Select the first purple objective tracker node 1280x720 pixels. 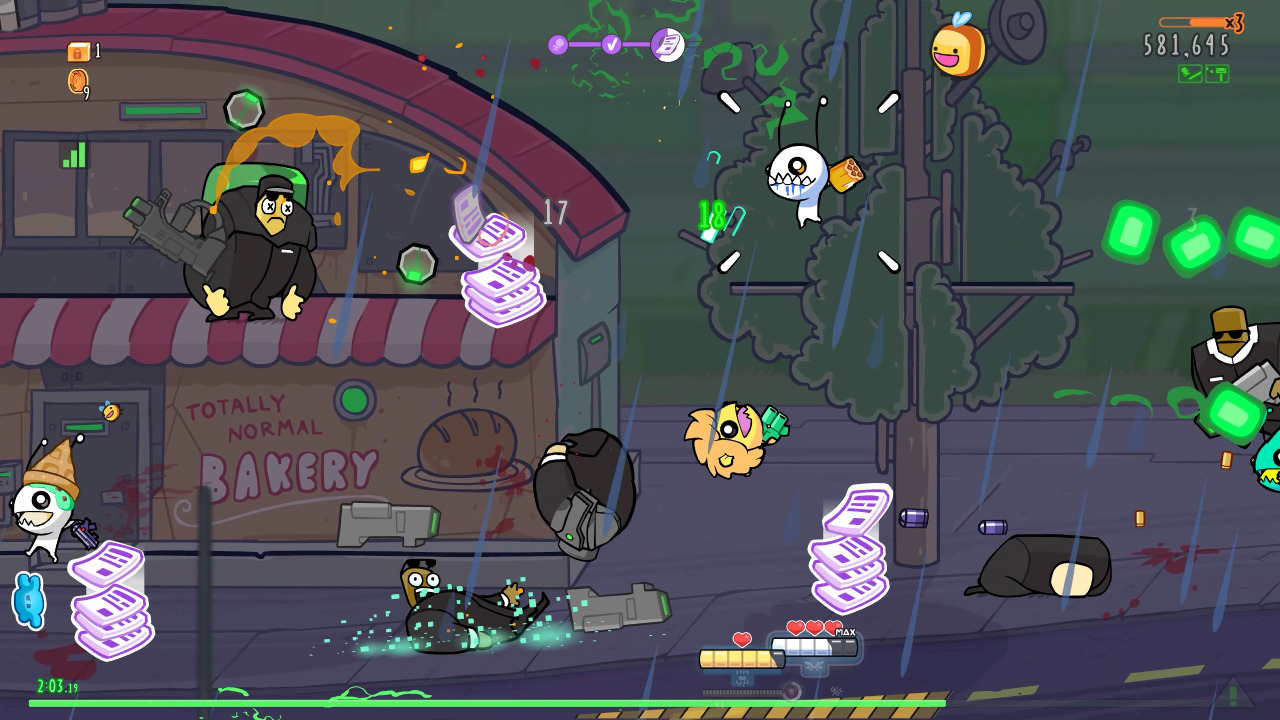point(558,44)
